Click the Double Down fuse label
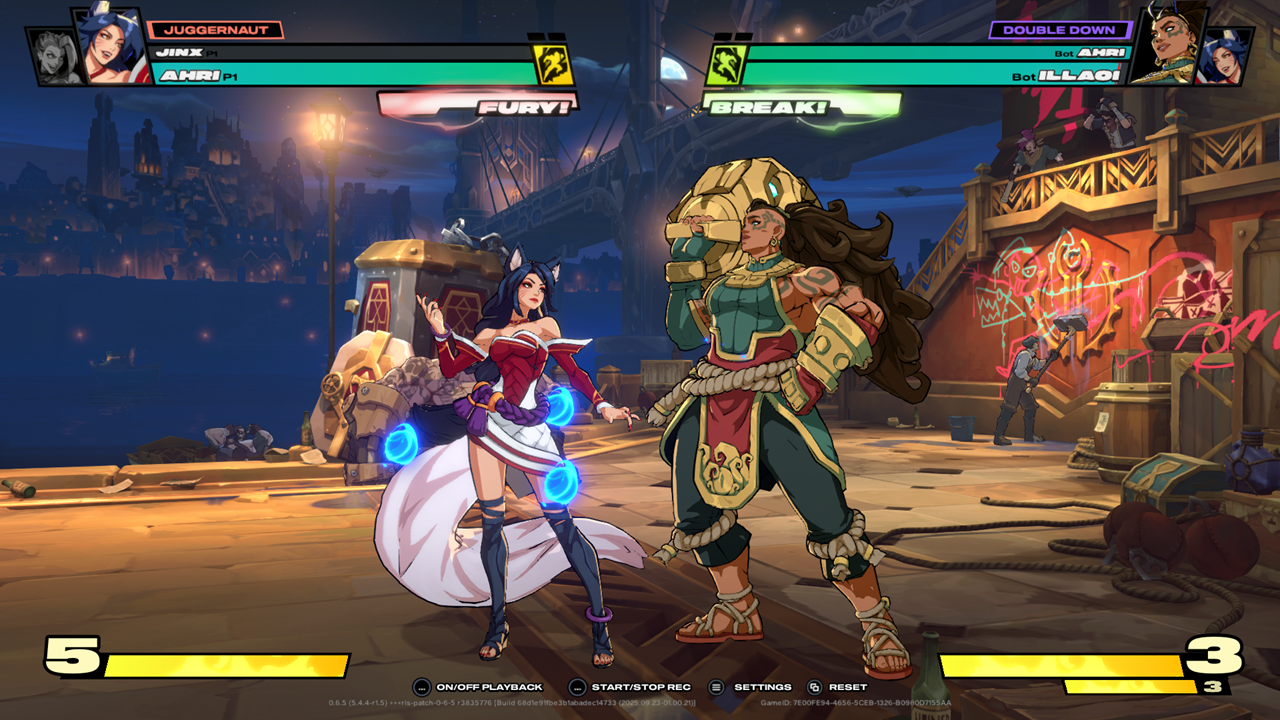 pos(1059,30)
